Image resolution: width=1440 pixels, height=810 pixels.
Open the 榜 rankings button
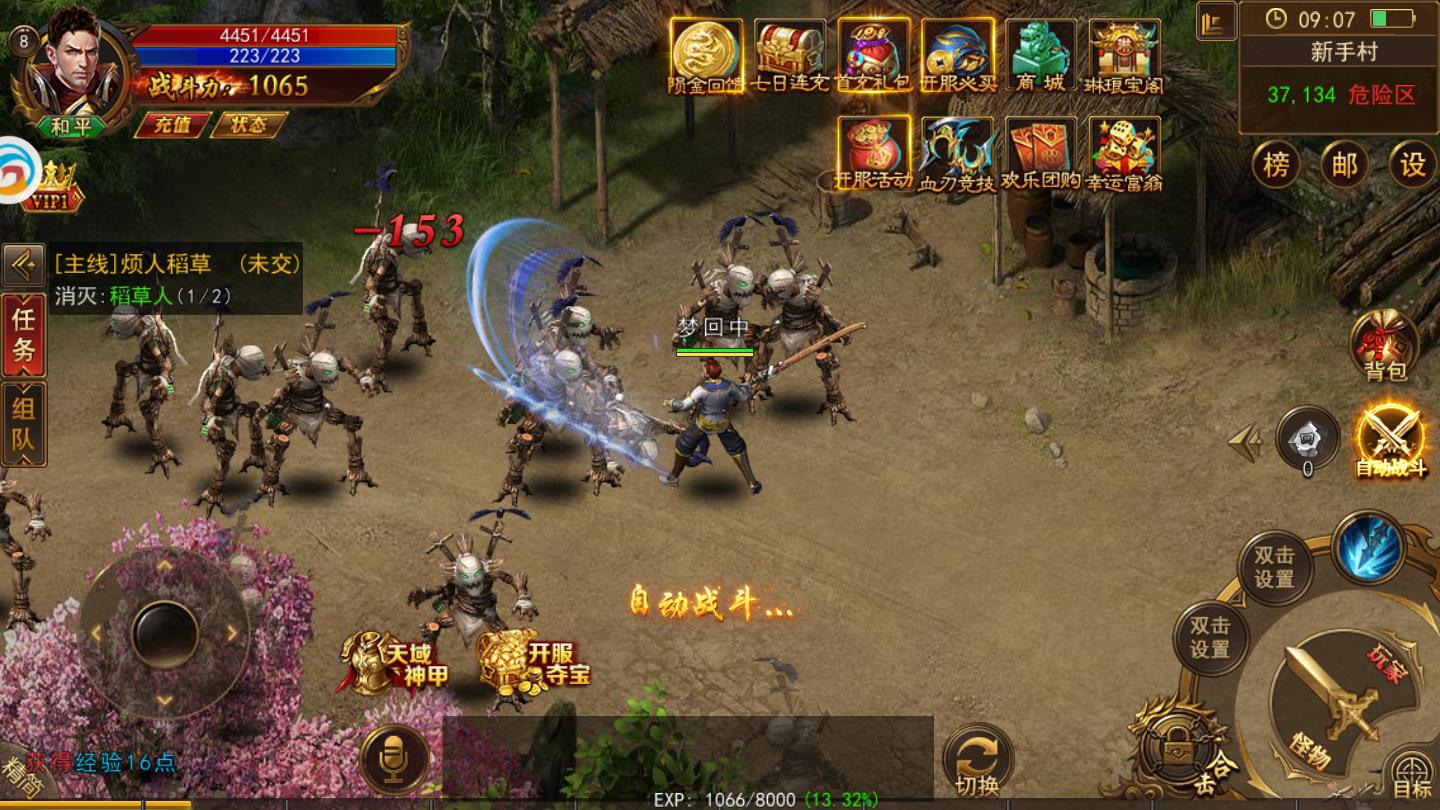click(1276, 165)
